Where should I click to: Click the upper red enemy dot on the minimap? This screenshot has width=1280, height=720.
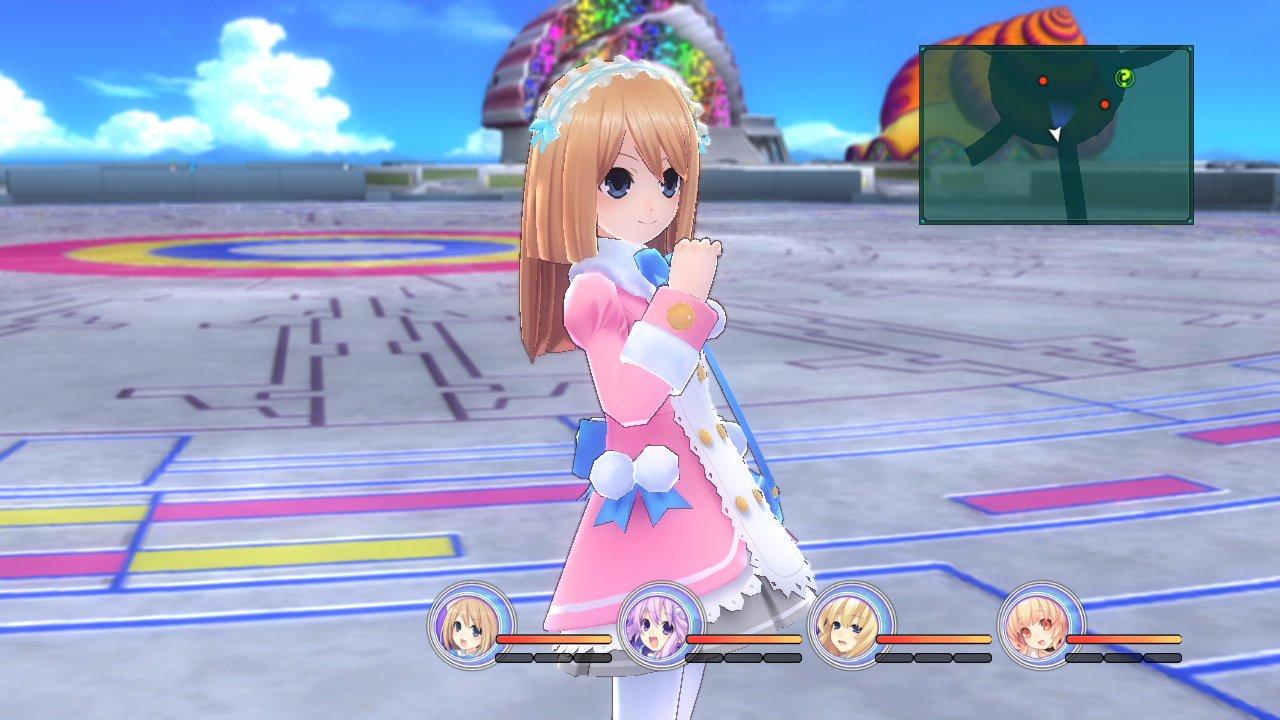click(x=1043, y=81)
